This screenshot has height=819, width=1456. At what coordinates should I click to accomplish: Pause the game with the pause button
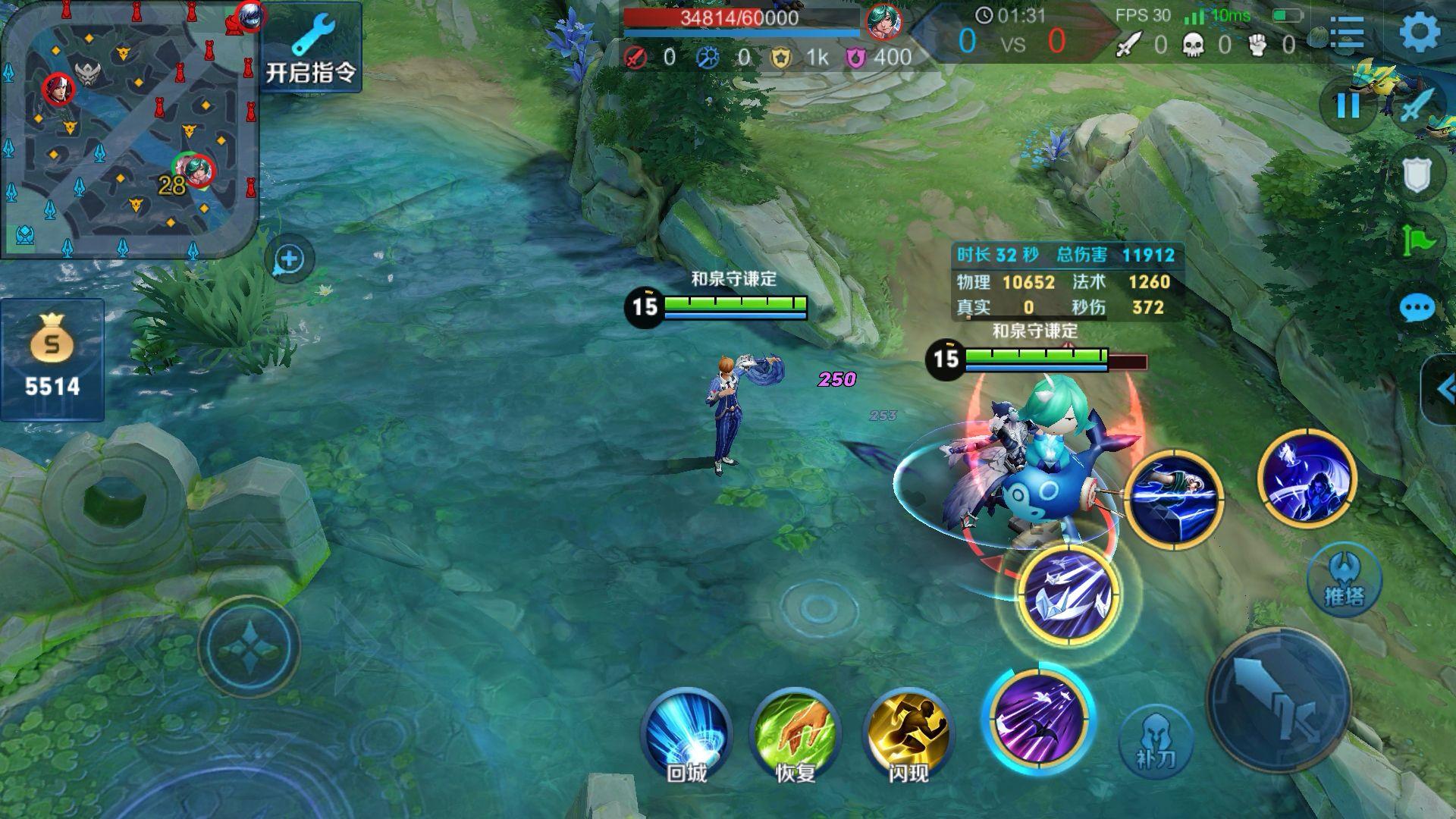pos(1348,105)
